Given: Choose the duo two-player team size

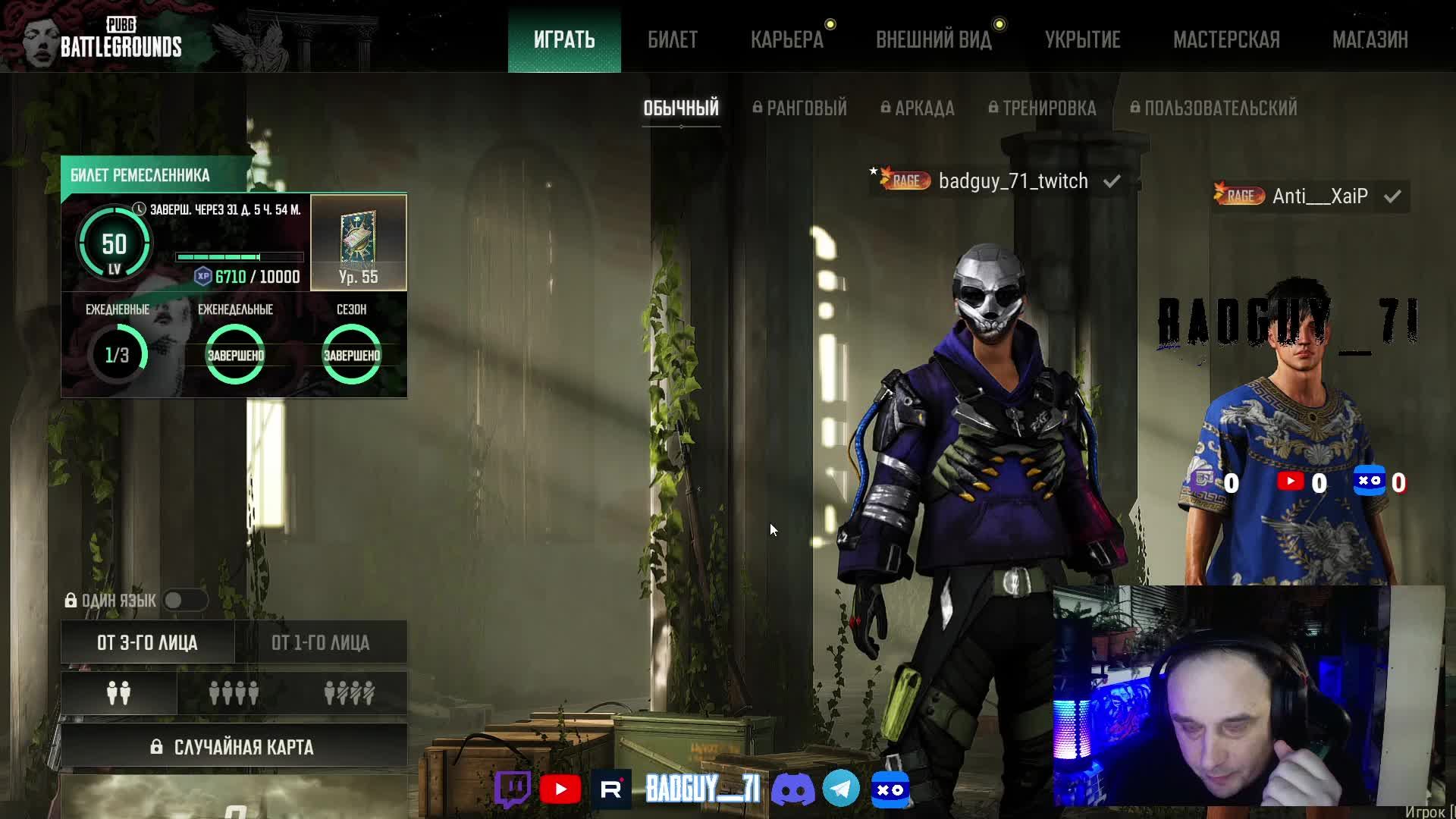Looking at the screenshot, I should (x=118, y=693).
